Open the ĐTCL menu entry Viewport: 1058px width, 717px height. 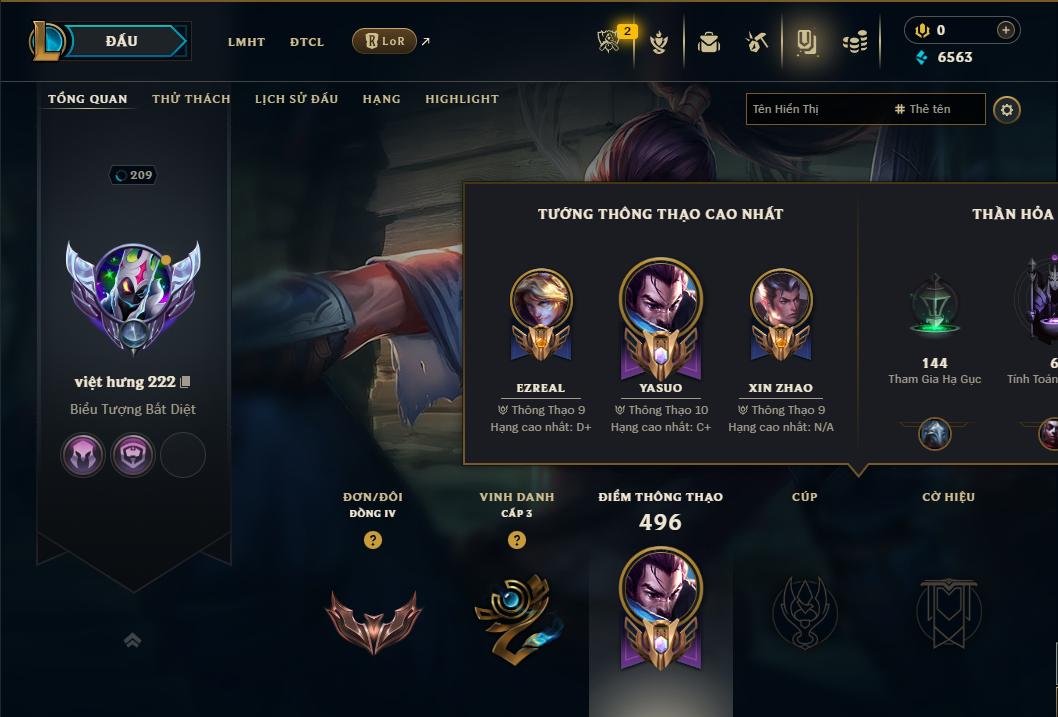307,42
